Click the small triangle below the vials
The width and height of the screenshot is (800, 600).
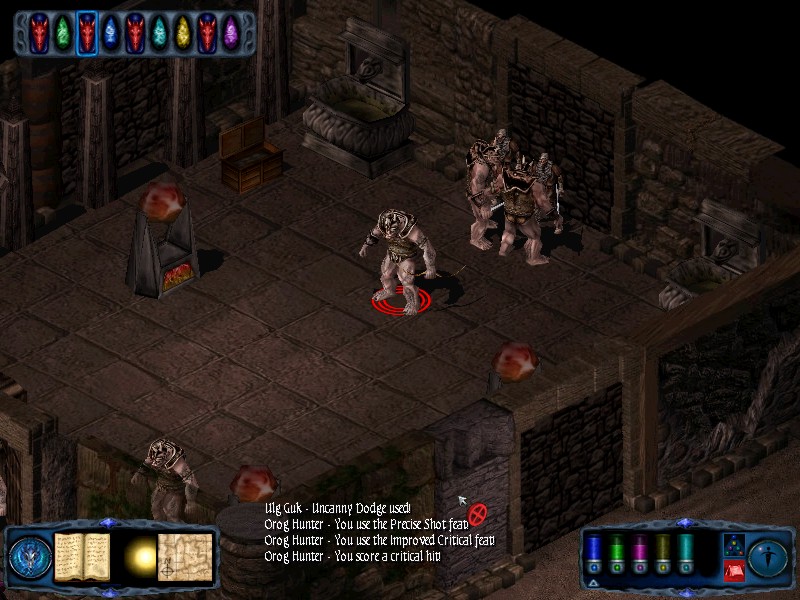[x=593, y=582]
